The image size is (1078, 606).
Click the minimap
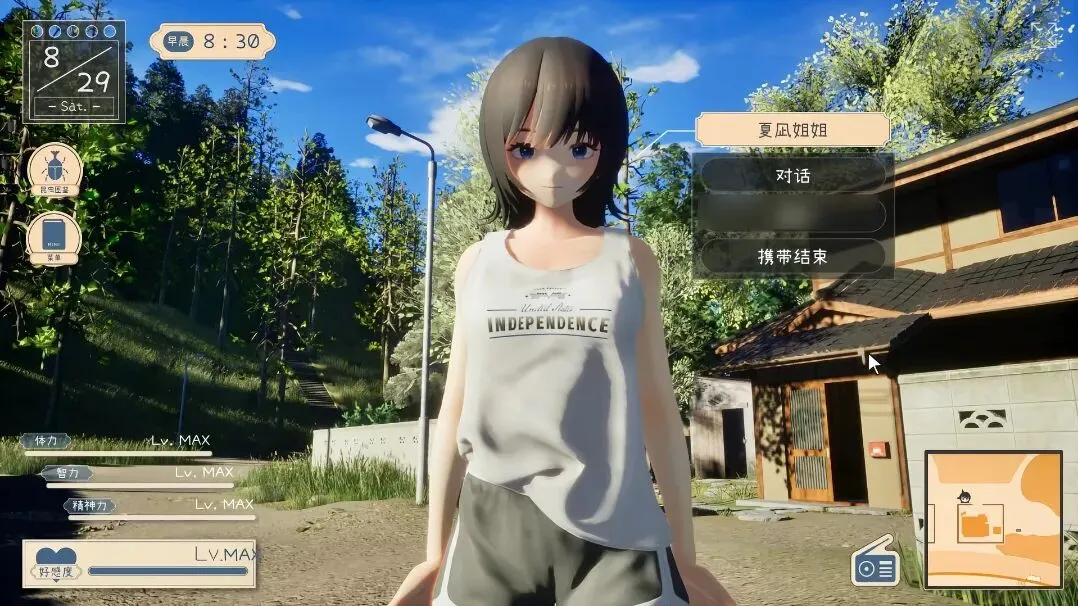[x=992, y=518]
